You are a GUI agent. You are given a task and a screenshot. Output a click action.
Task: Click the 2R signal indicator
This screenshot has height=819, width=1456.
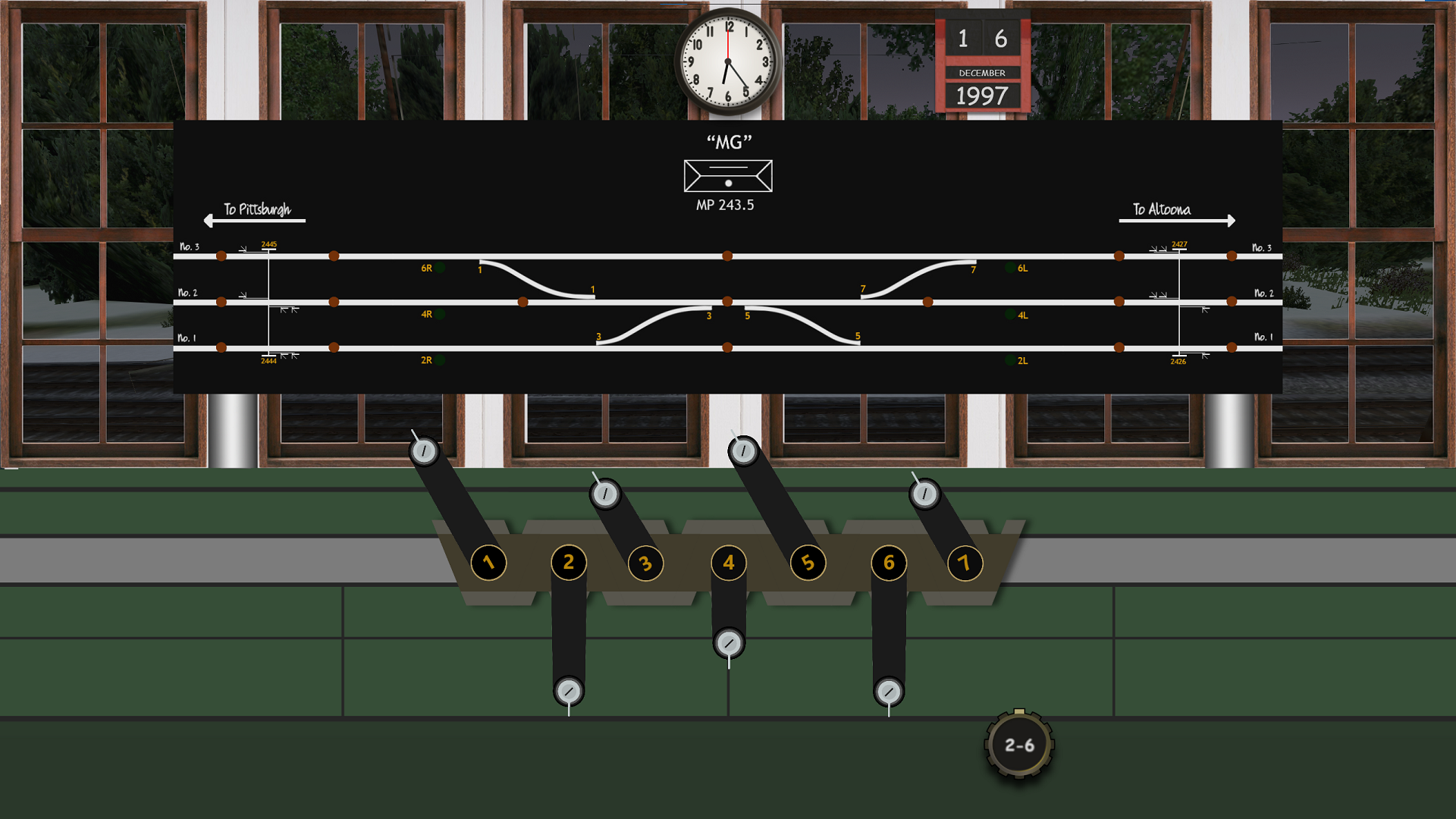438,360
